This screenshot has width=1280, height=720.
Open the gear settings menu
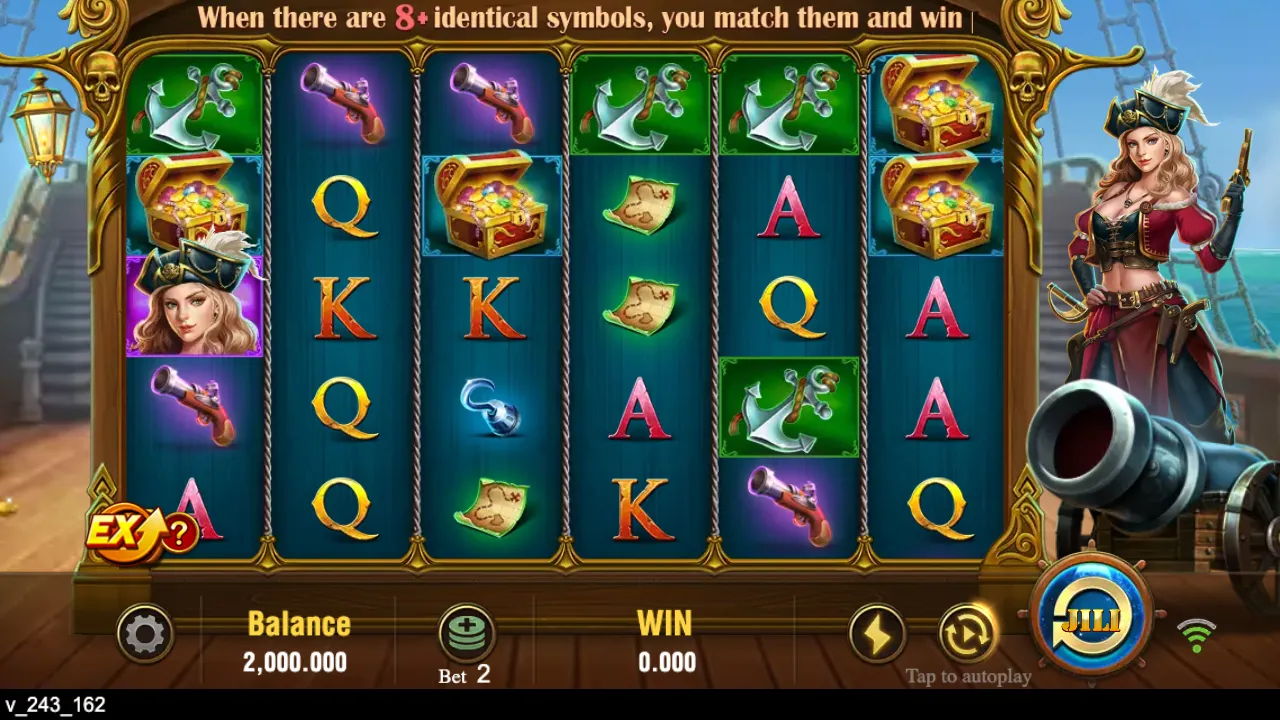pyautogui.click(x=145, y=634)
